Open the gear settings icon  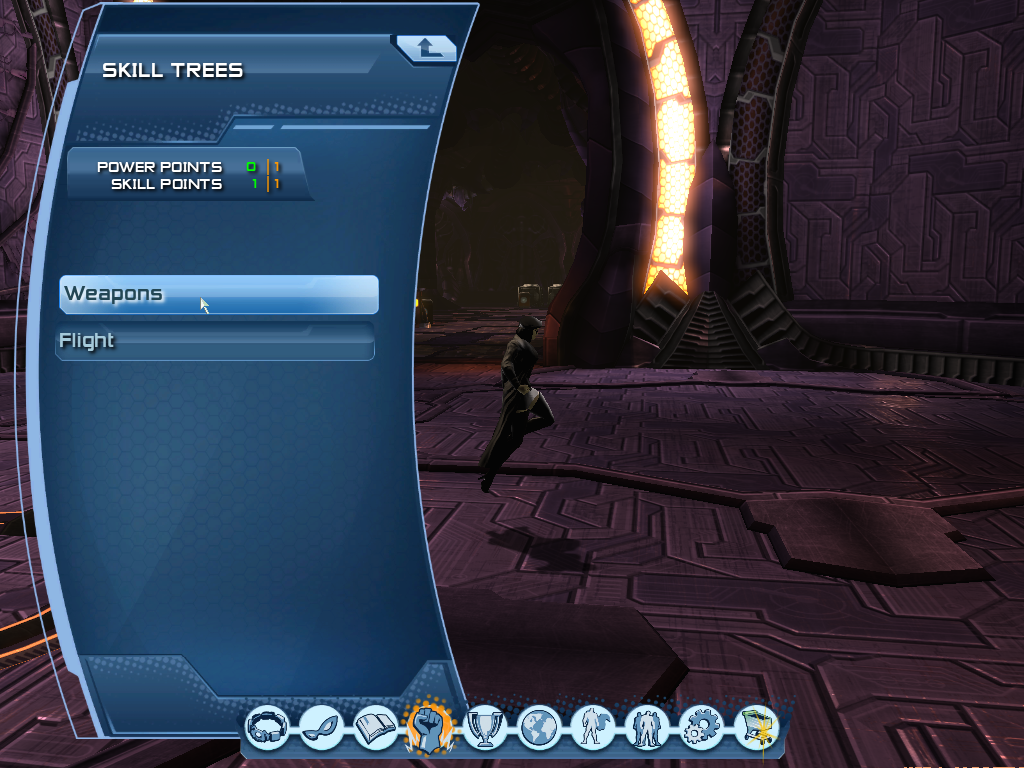pos(701,727)
